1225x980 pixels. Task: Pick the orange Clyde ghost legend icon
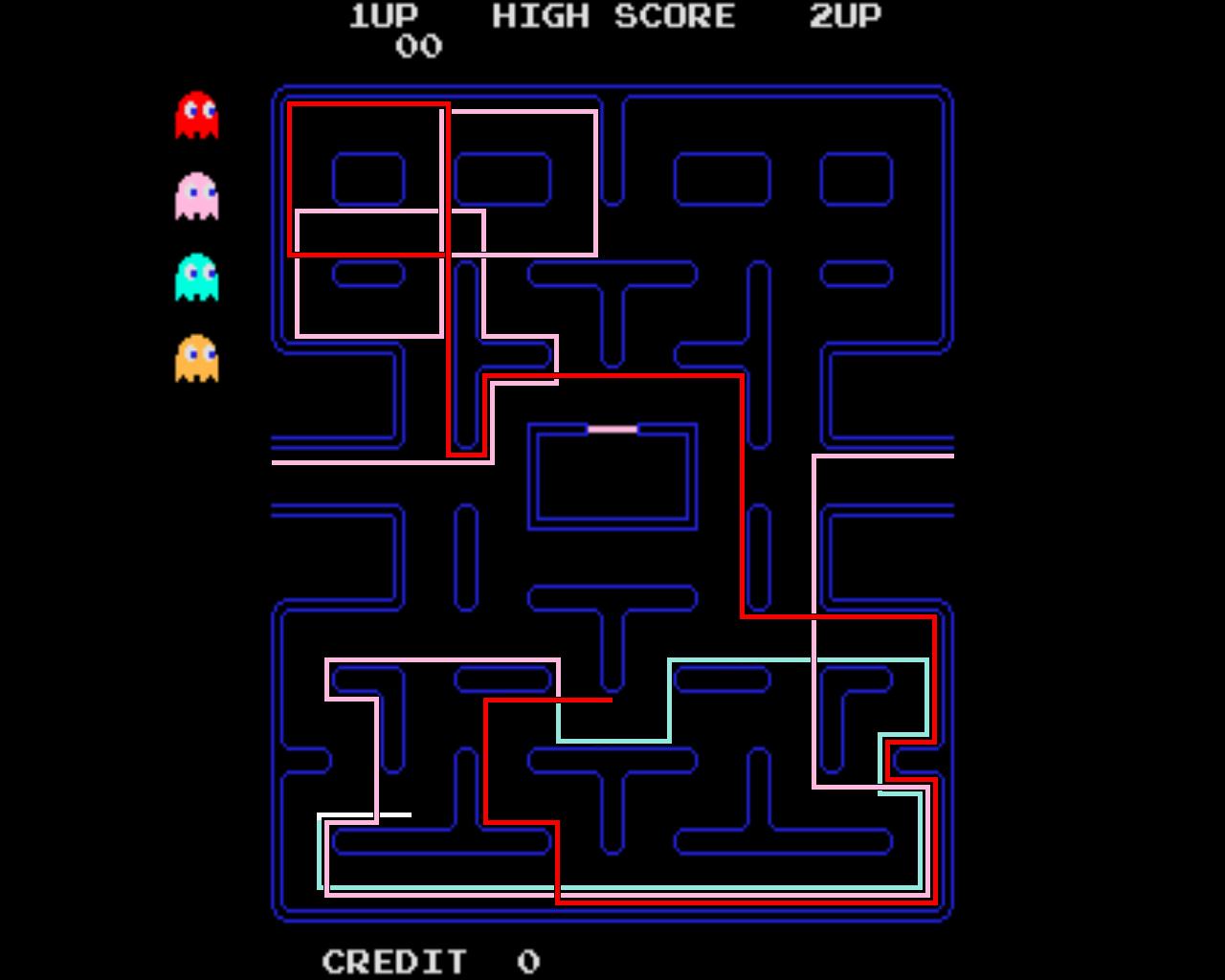[196, 359]
